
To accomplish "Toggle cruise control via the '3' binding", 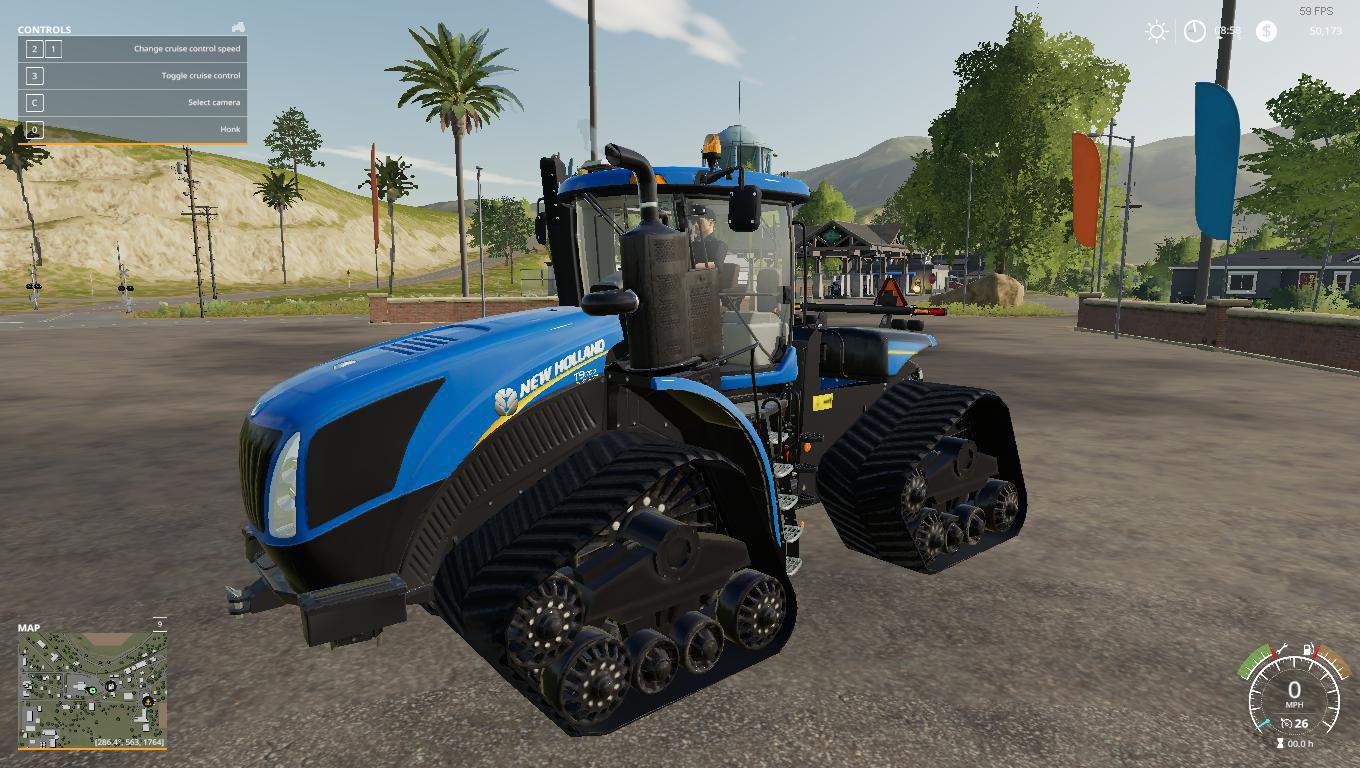I will pos(33,75).
